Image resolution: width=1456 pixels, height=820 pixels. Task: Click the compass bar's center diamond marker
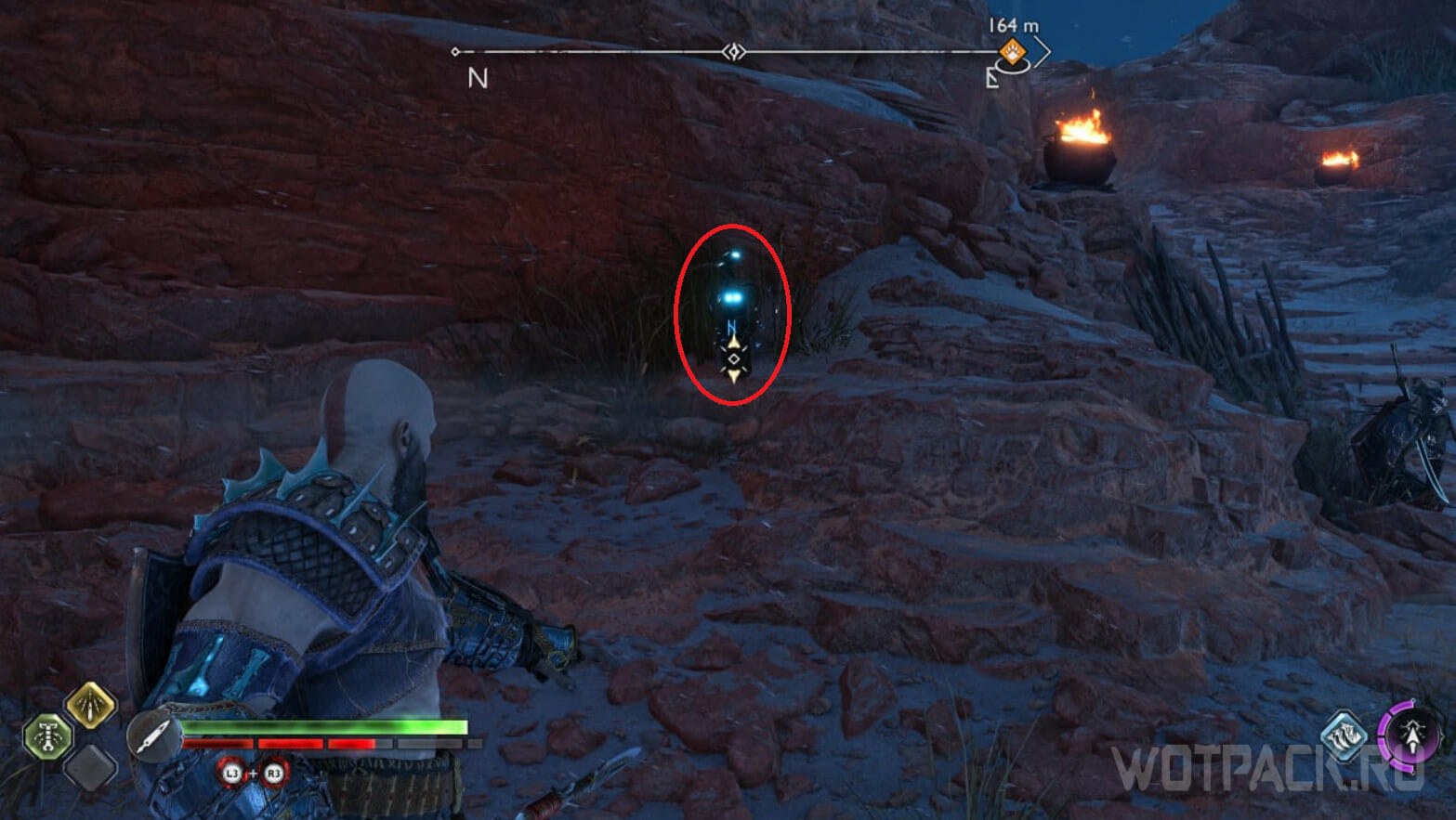click(734, 52)
